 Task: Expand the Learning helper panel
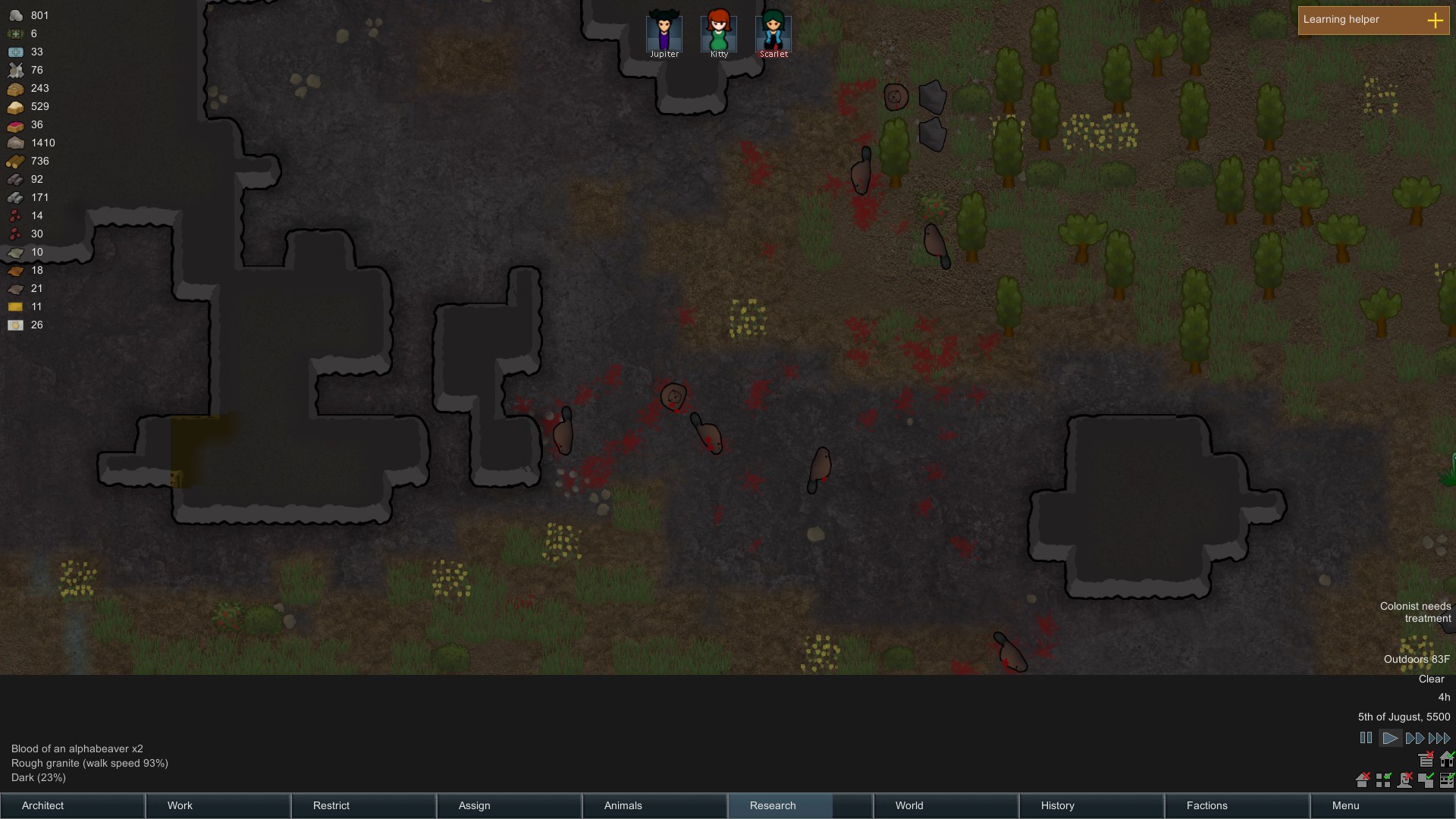[1436, 20]
